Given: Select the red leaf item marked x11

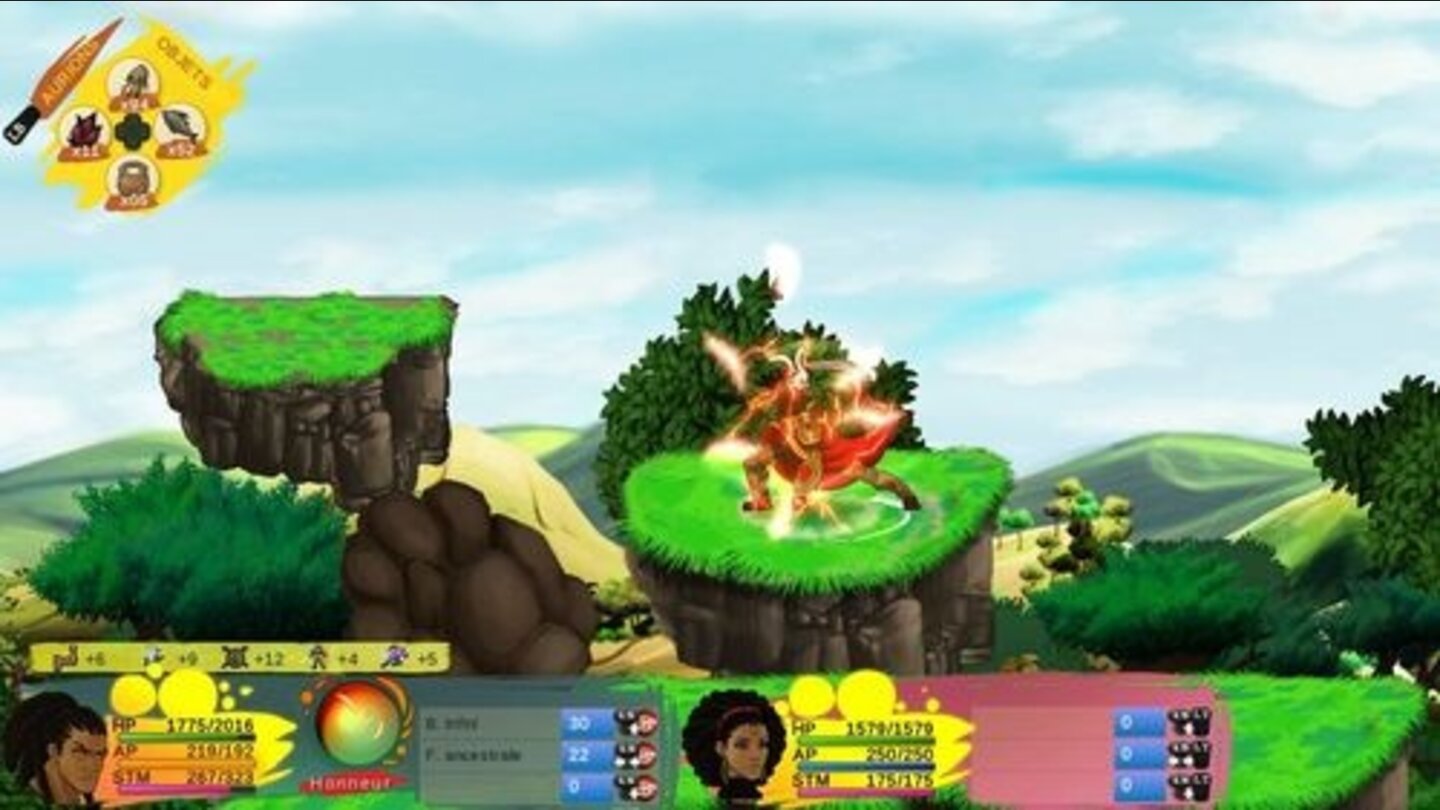Looking at the screenshot, I should click(x=82, y=131).
